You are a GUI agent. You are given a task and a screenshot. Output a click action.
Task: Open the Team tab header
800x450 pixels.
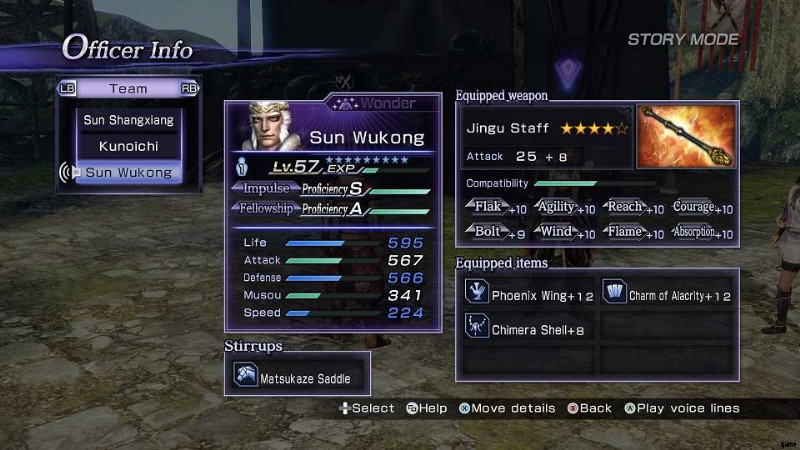(128, 88)
